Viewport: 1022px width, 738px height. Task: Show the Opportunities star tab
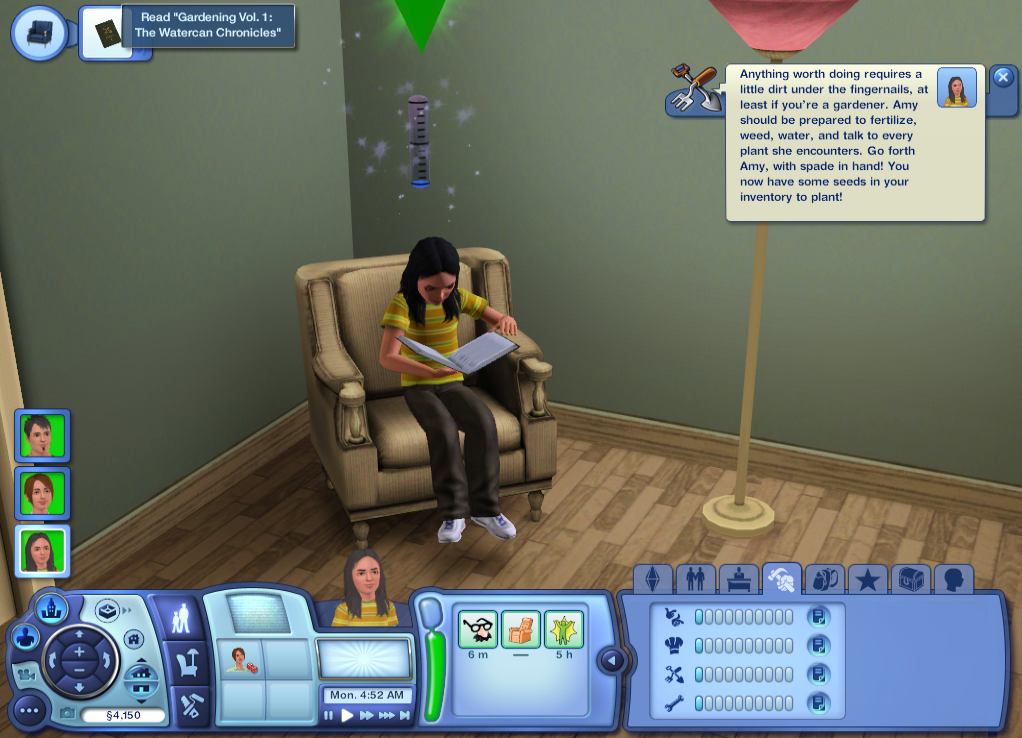[867, 579]
